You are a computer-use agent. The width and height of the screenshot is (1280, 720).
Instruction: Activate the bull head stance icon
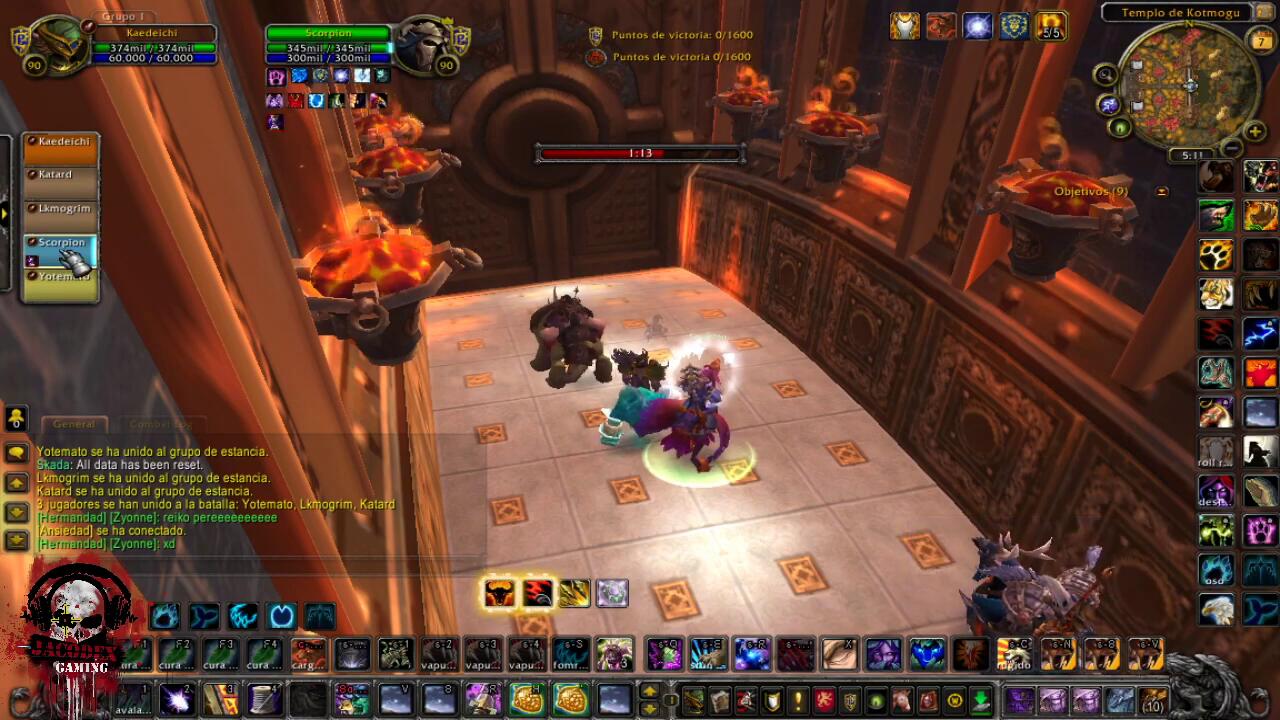coord(498,594)
